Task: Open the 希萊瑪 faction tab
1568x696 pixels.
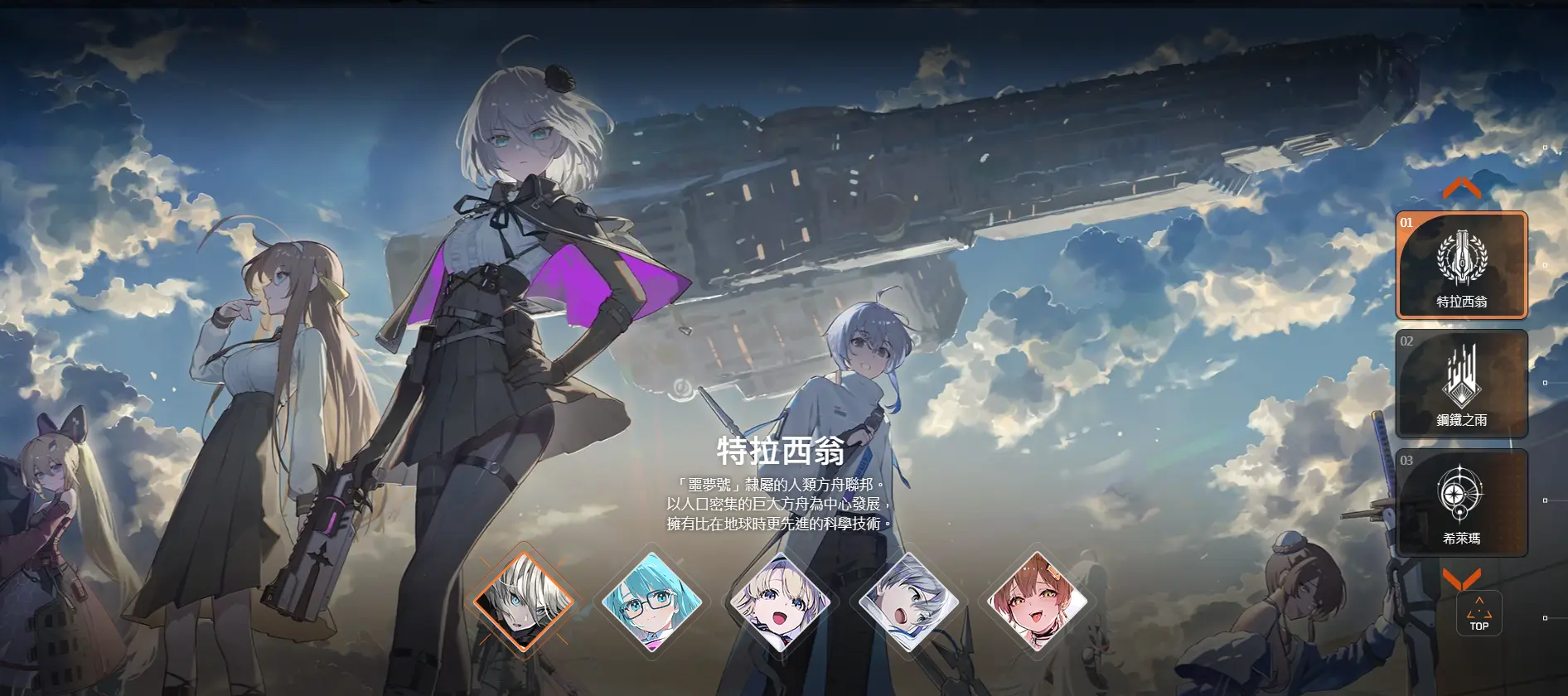Action: point(1461,503)
